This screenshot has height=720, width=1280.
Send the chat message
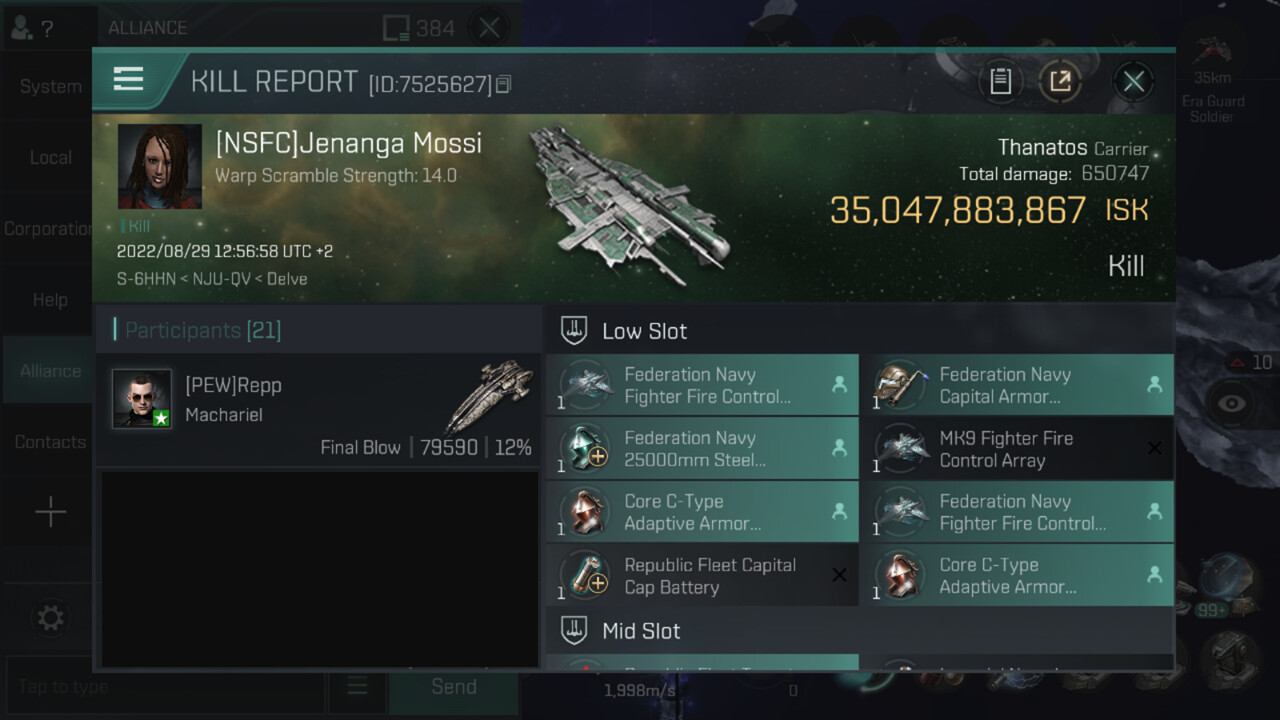click(453, 687)
